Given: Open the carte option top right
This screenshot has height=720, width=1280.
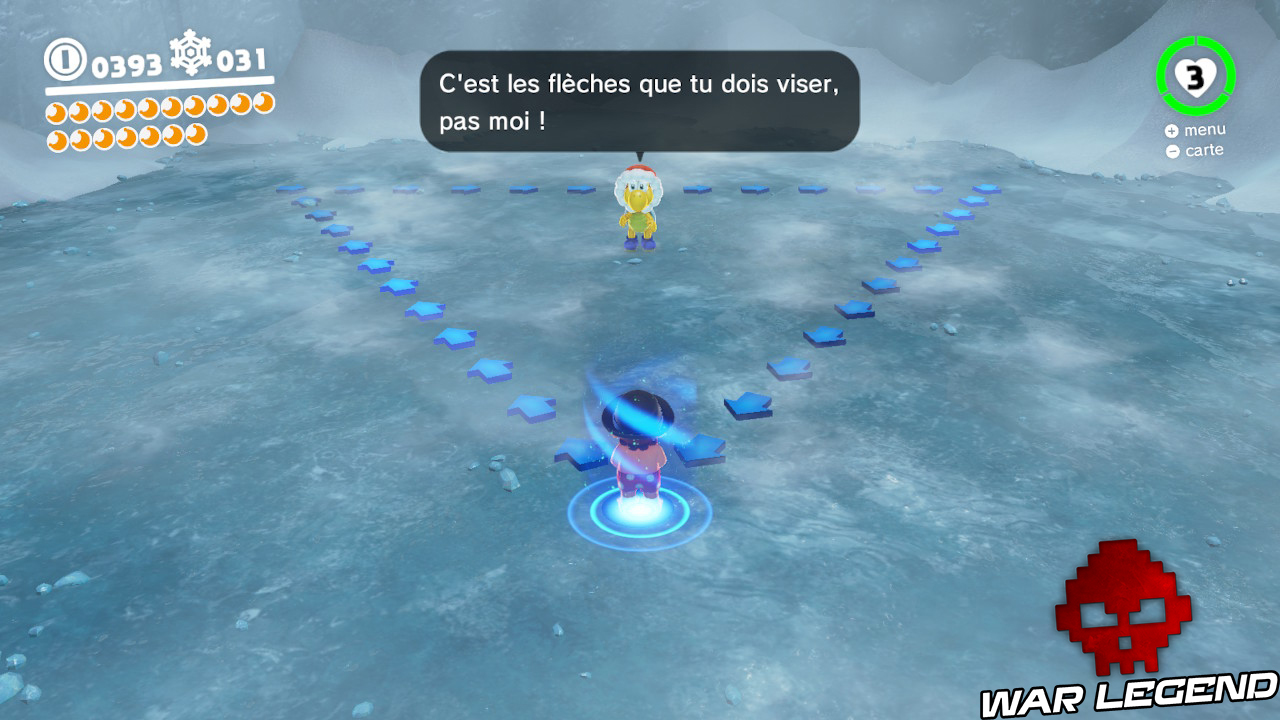Looking at the screenshot, I should [x=1206, y=149].
